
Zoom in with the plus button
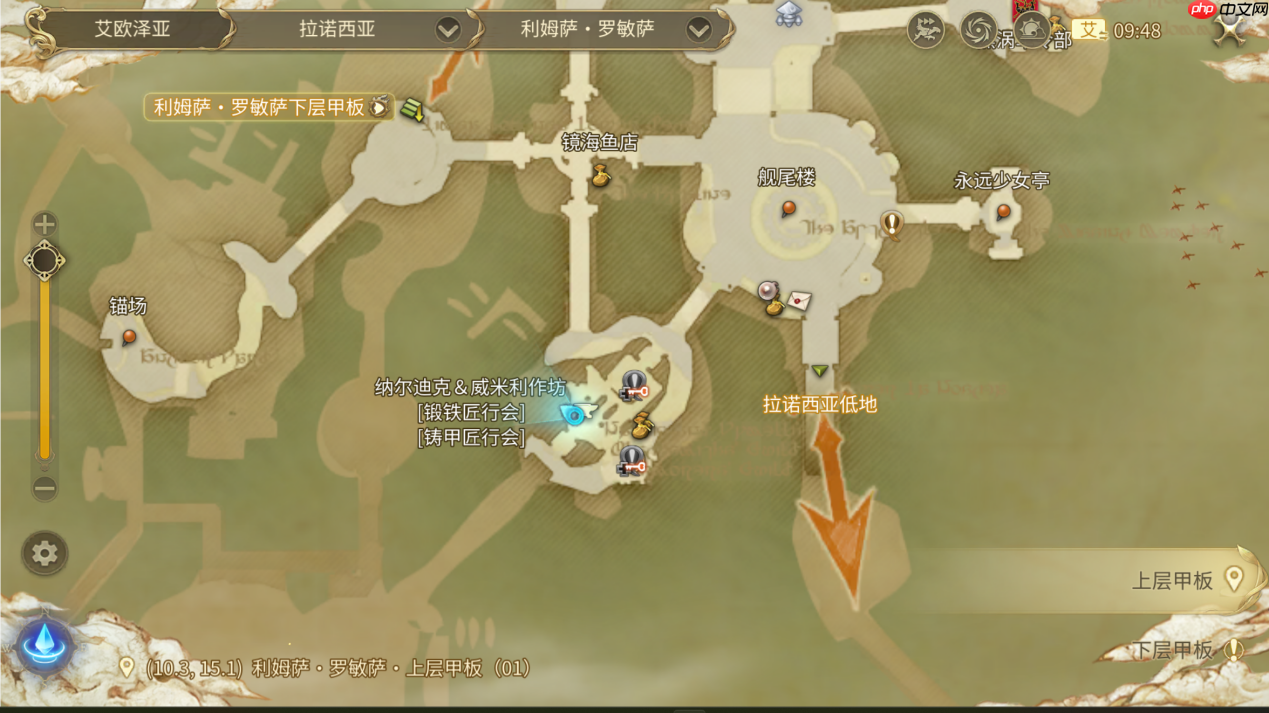pyautogui.click(x=44, y=223)
